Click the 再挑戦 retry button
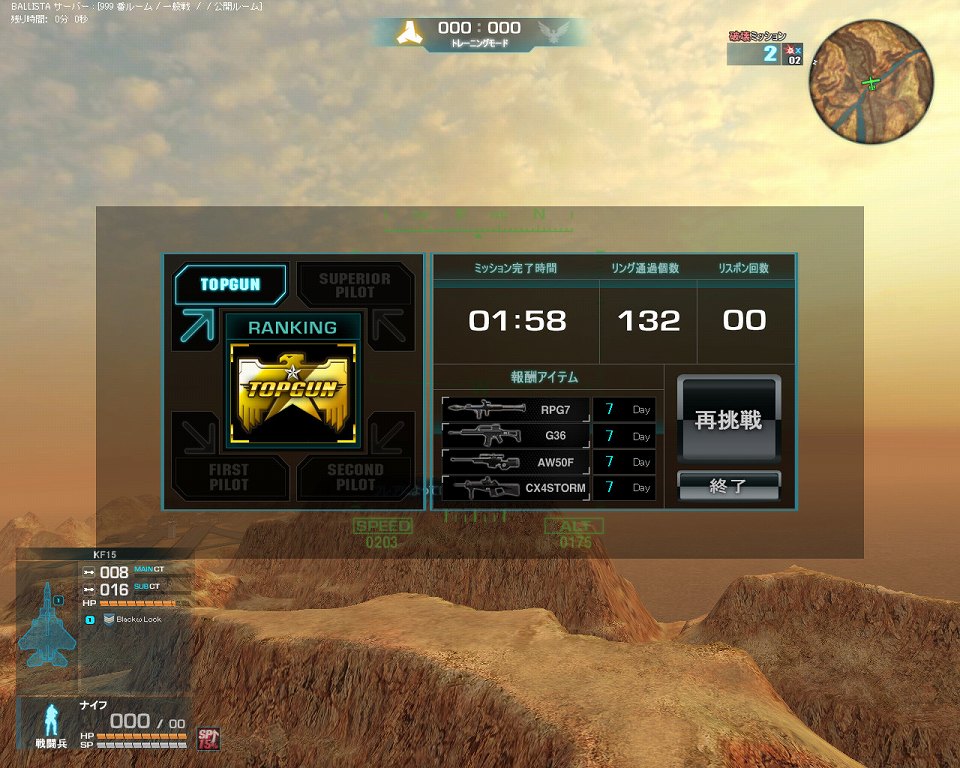Image resolution: width=960 pixels, height=768 pixels. [728, 420]
